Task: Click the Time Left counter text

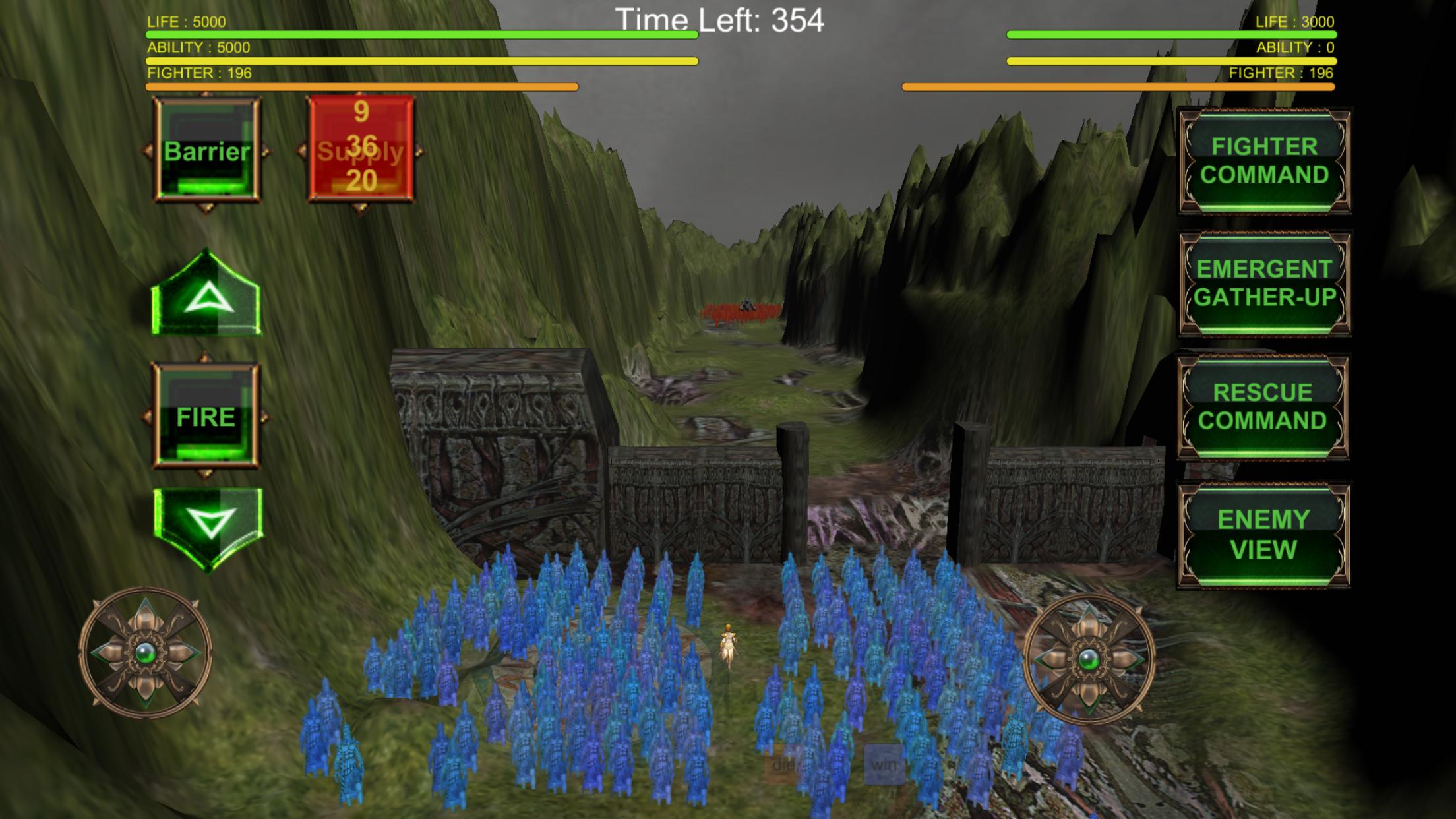Action: 721,20
